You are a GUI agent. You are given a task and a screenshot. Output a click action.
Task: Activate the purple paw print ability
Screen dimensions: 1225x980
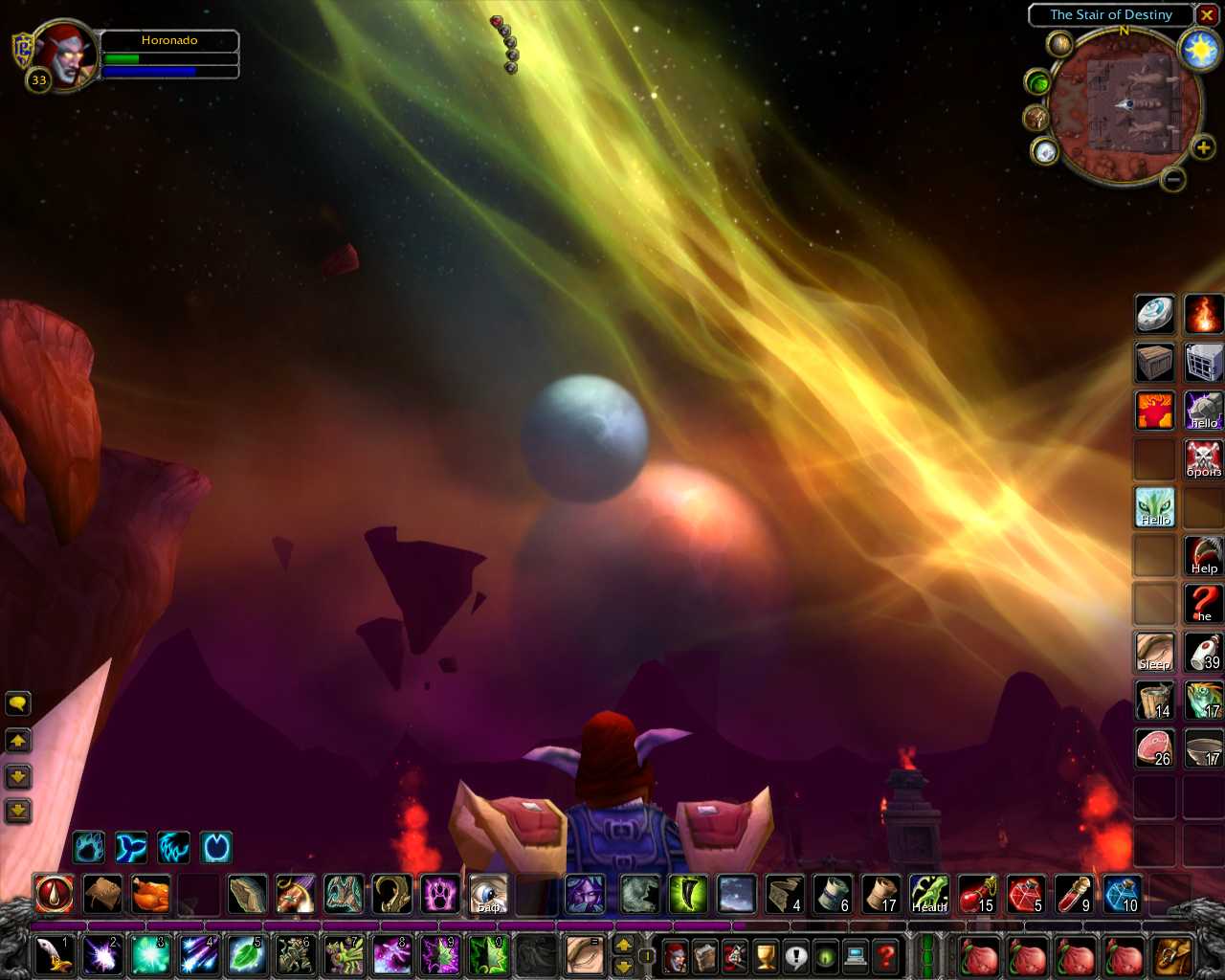point(440,895)
